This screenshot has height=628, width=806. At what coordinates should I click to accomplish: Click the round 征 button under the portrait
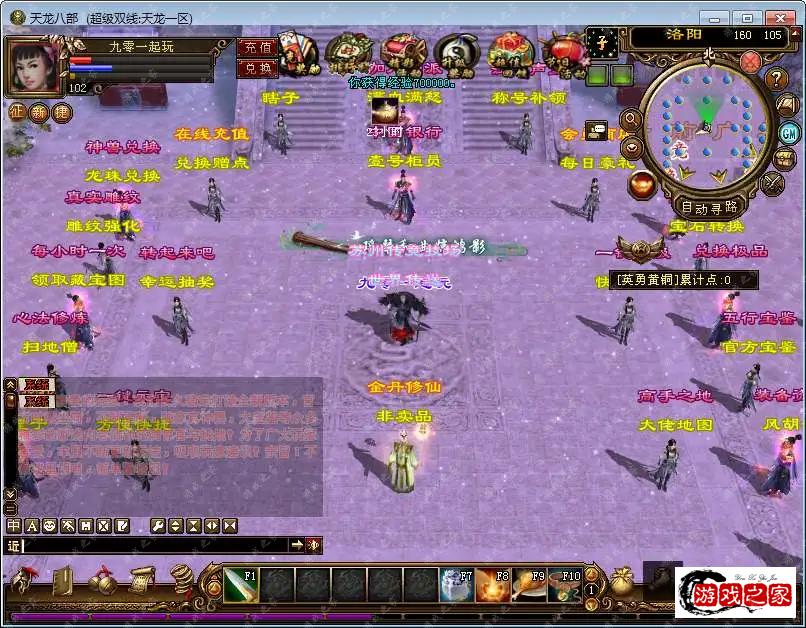tap(17, 112)
